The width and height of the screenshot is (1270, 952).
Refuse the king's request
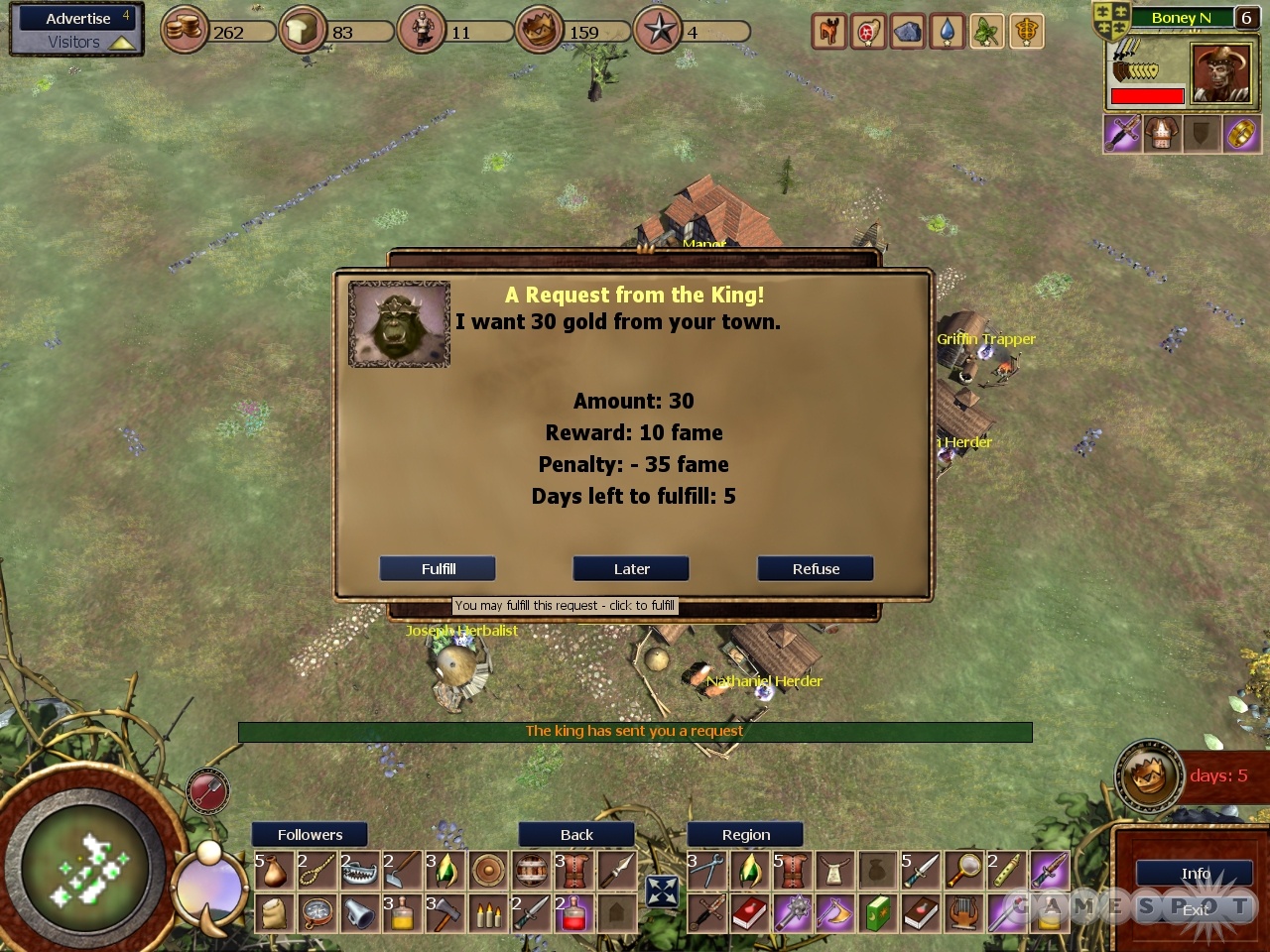click(x=816, y=568)
